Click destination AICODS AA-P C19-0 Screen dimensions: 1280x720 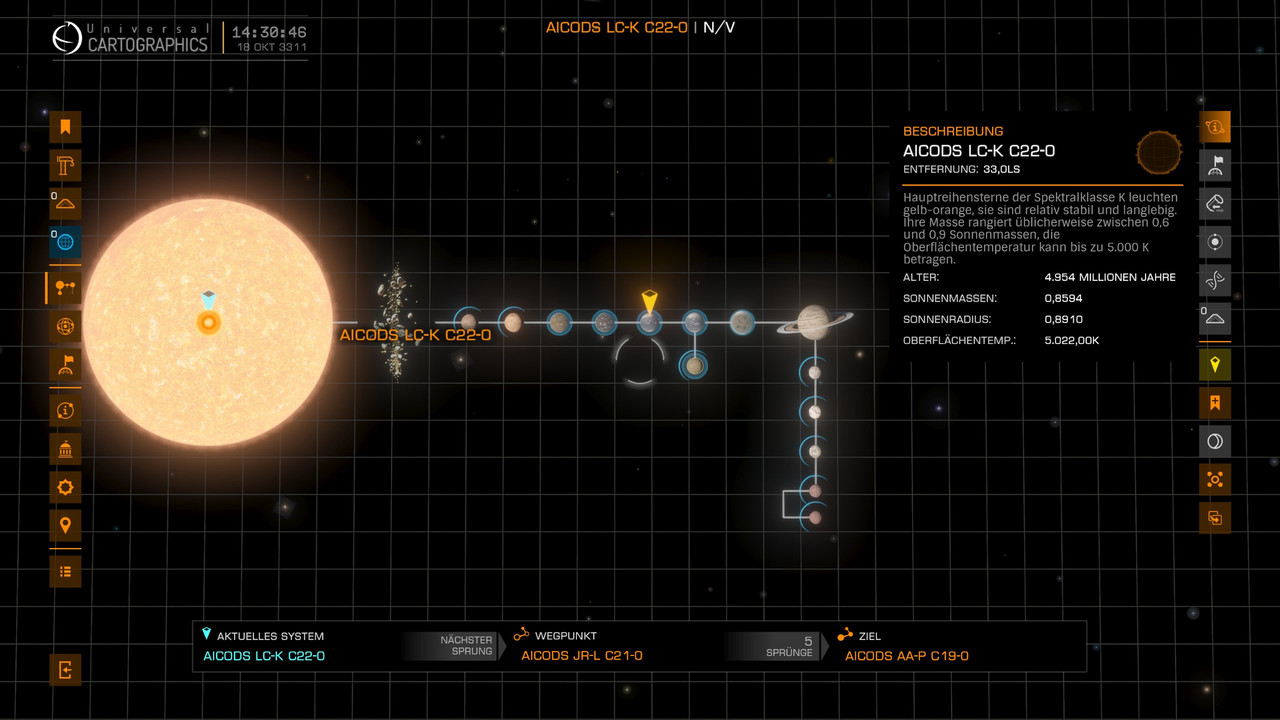pos(906,656)
